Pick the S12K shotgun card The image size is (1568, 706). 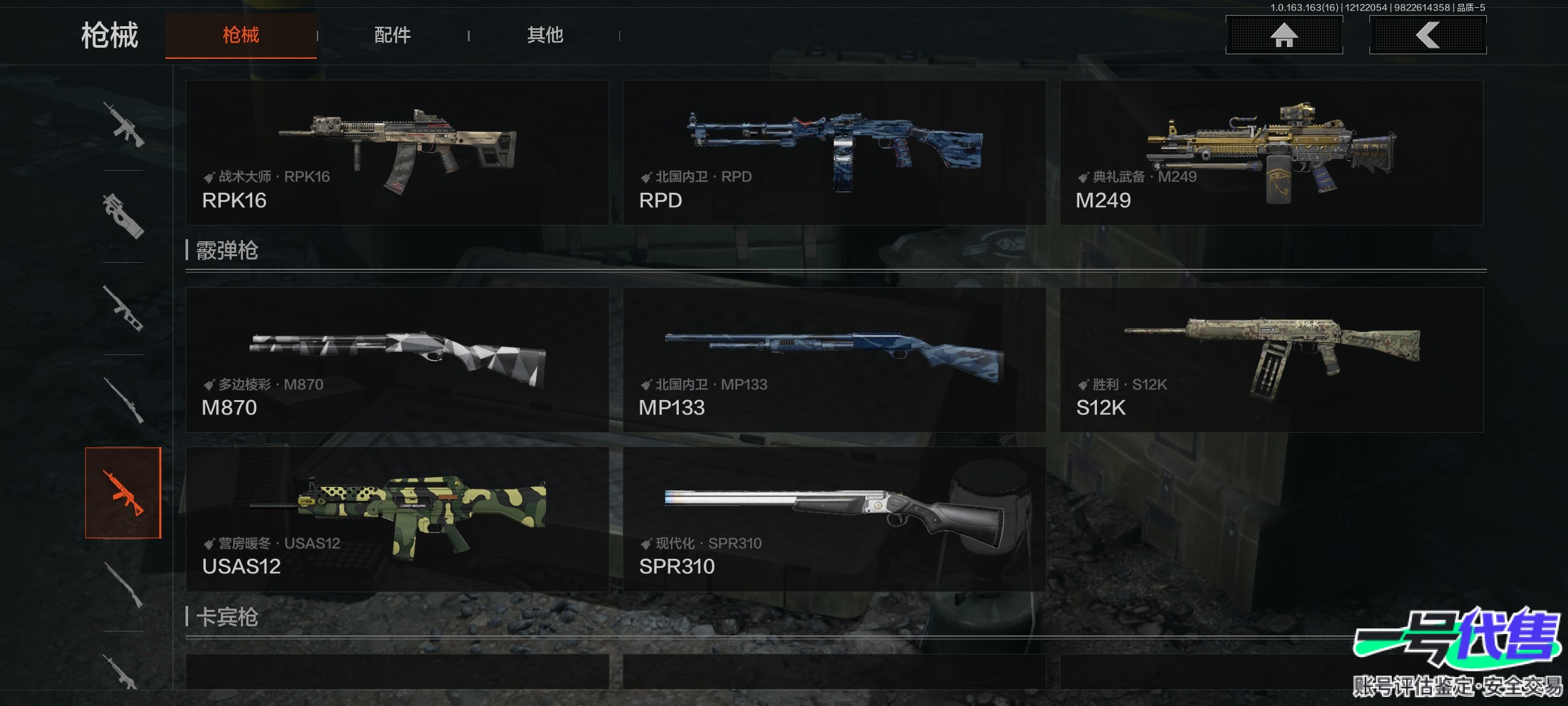[x=1271, y=360]
